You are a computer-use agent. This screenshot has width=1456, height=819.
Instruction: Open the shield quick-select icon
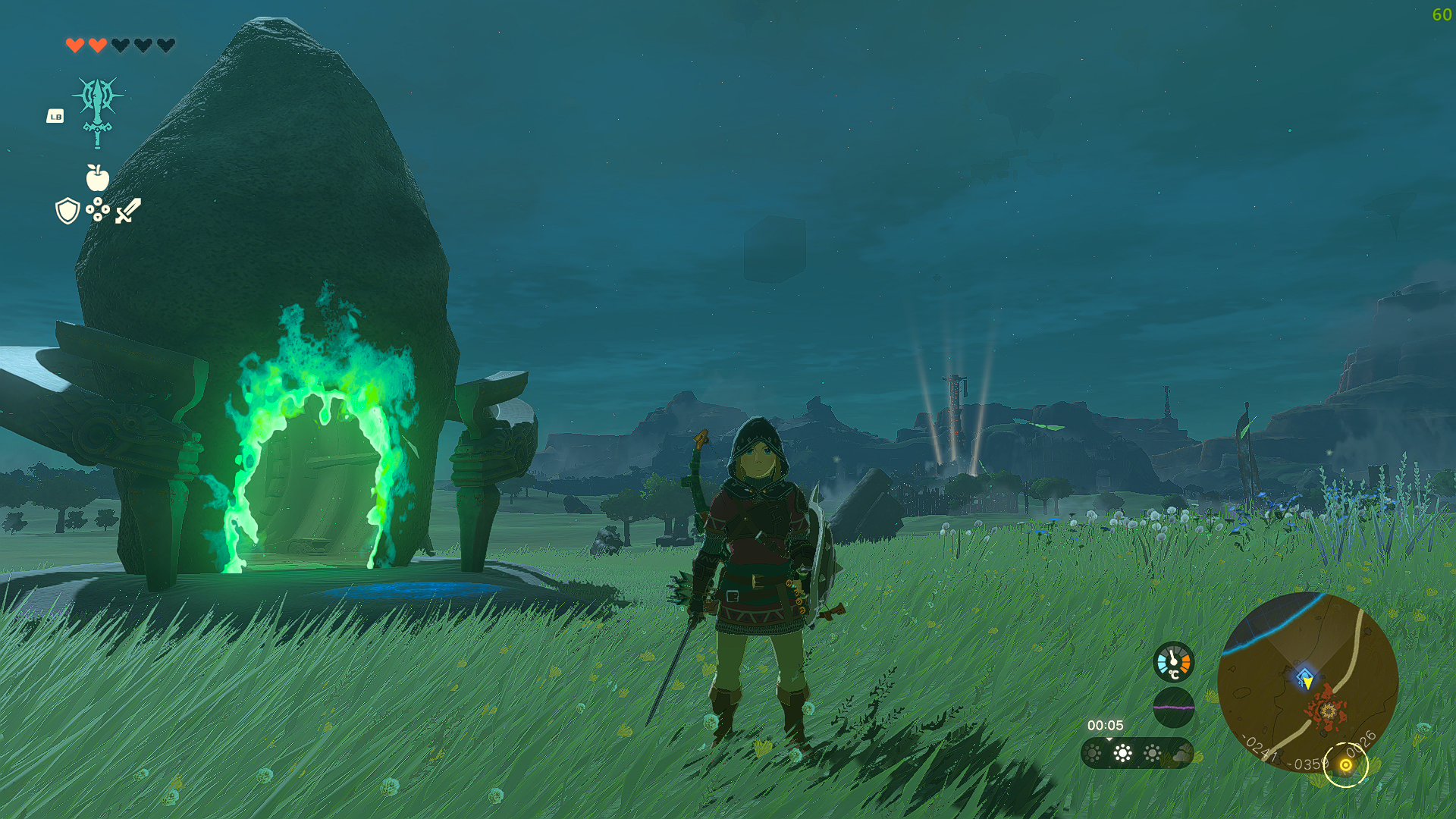coord(67,211)
